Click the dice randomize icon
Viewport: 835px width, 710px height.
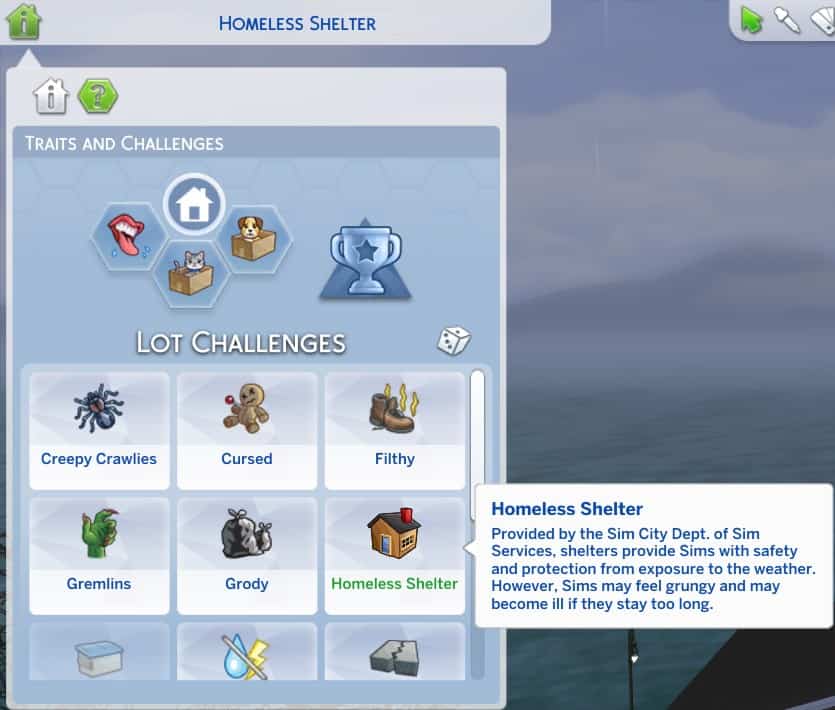tap(453, 341)
